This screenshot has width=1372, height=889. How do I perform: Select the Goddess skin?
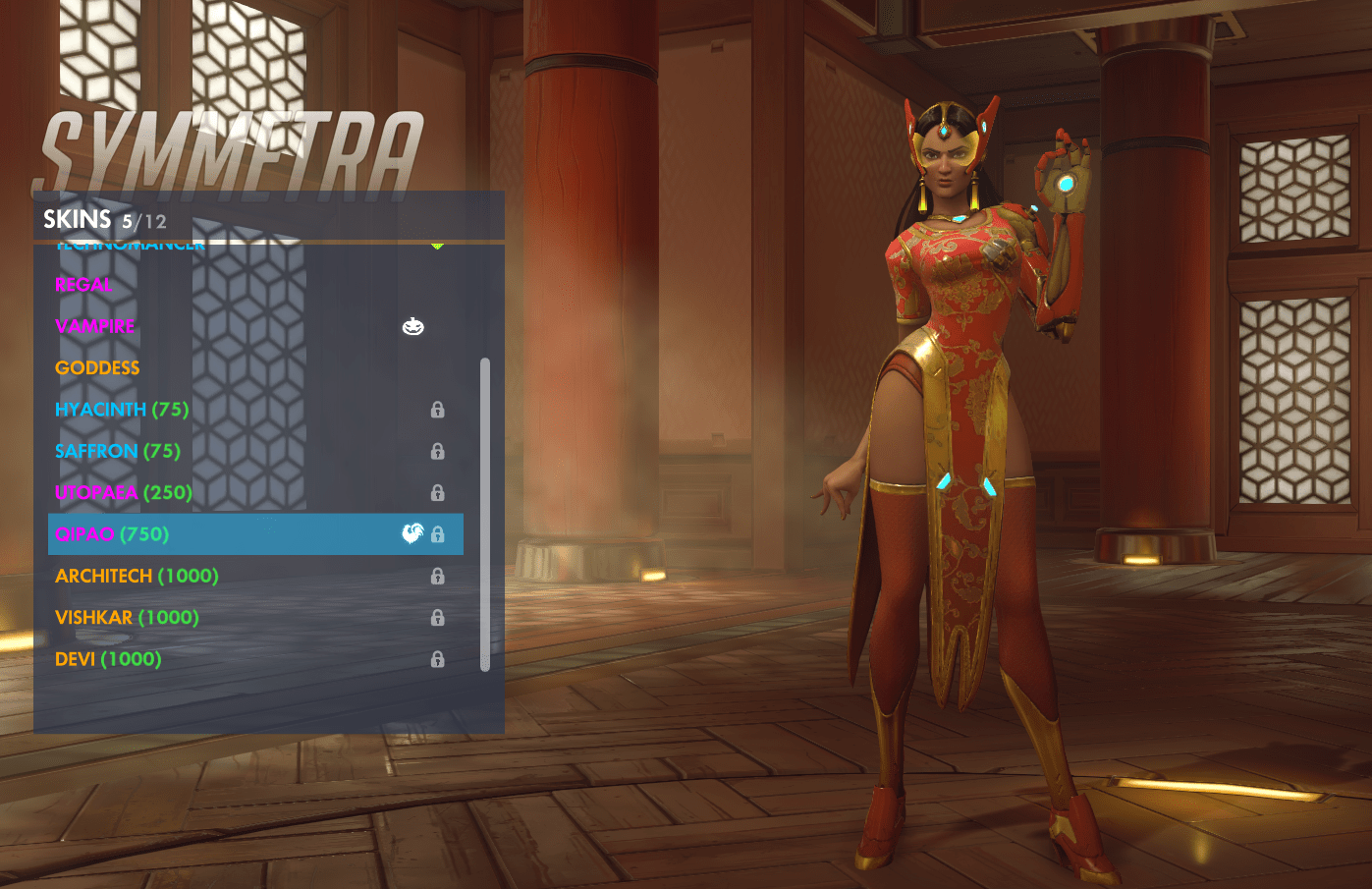(97, 367)
